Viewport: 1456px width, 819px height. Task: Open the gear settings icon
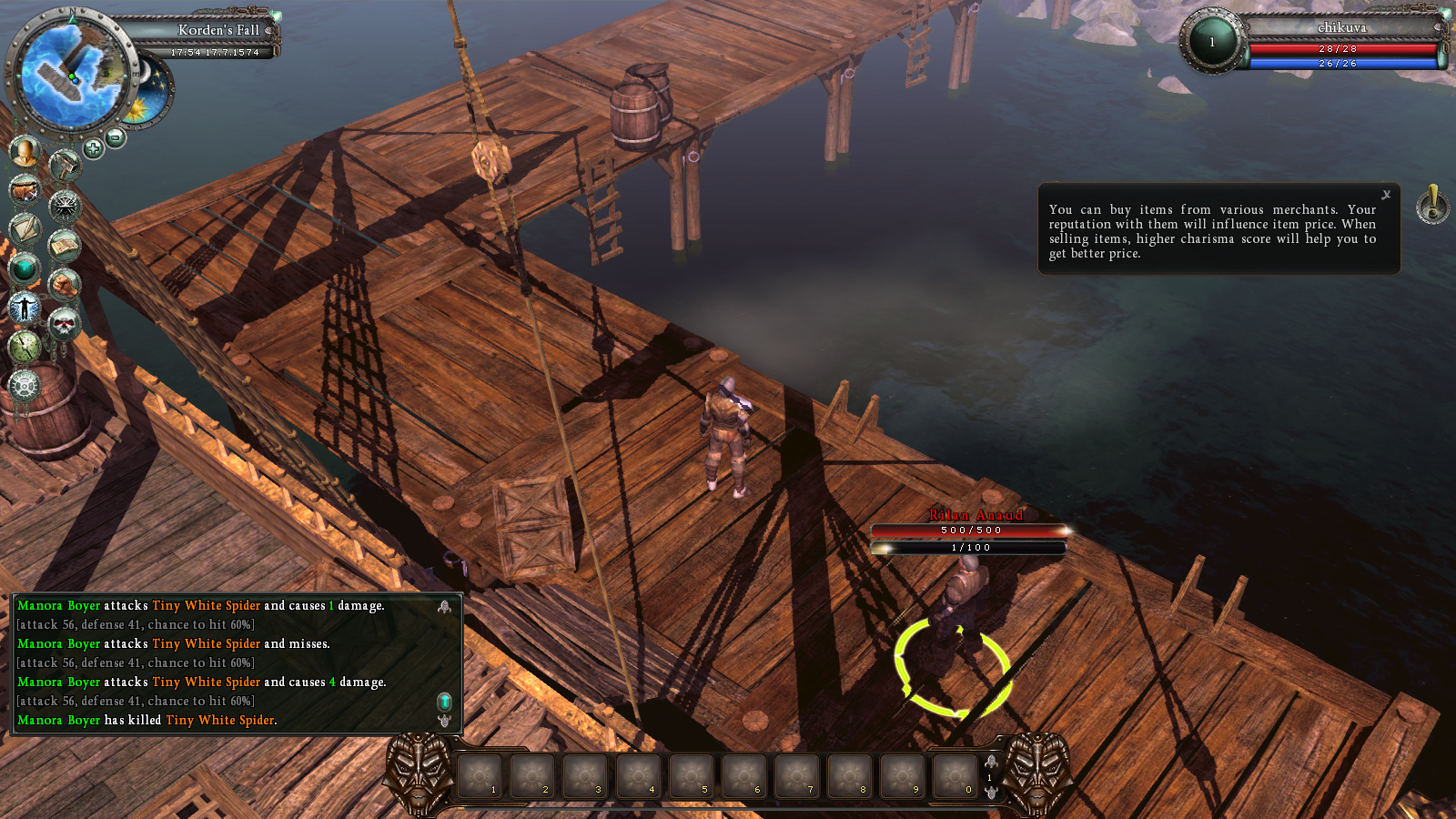tap(25, 385)
